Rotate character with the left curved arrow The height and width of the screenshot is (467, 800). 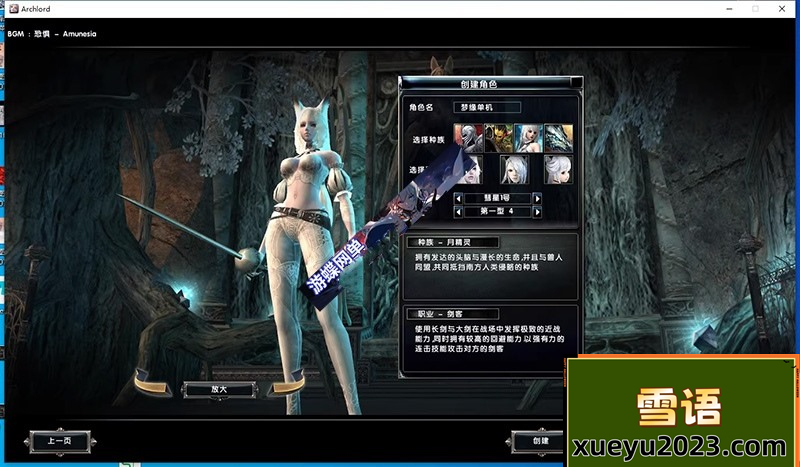[151, 383]
